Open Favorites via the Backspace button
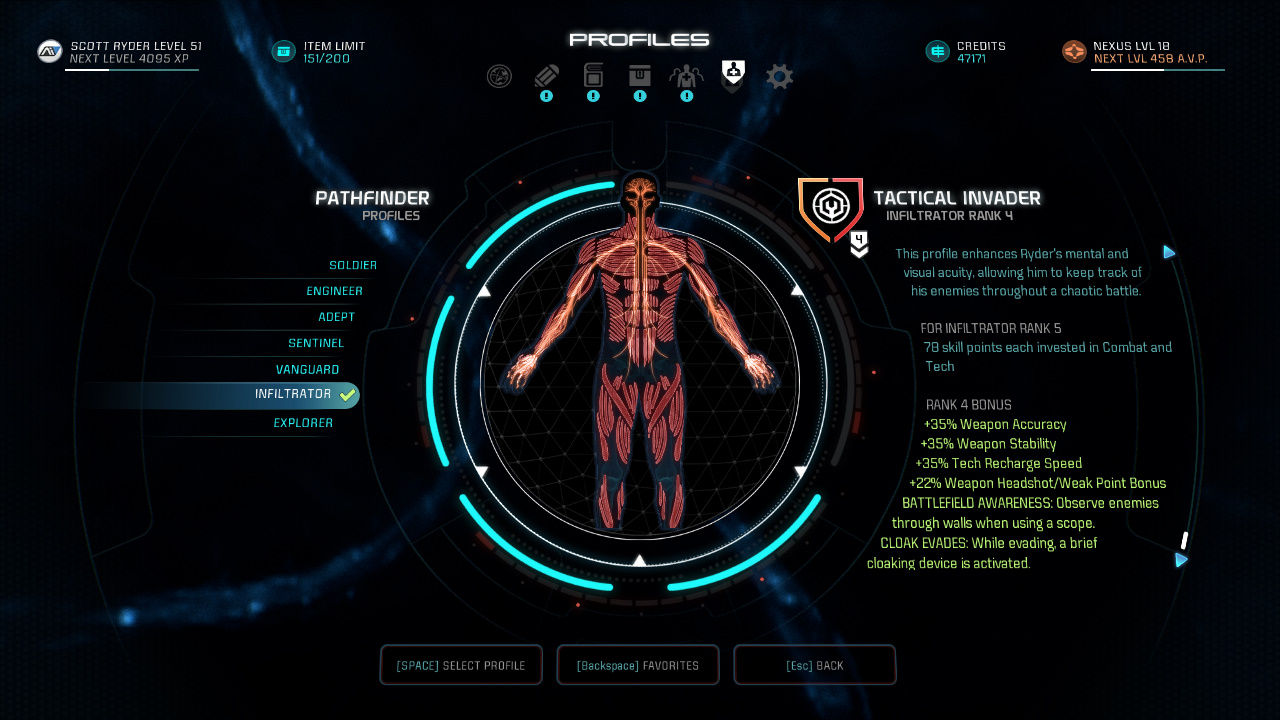Viewport: 1280px width, 720px height. 637,664
